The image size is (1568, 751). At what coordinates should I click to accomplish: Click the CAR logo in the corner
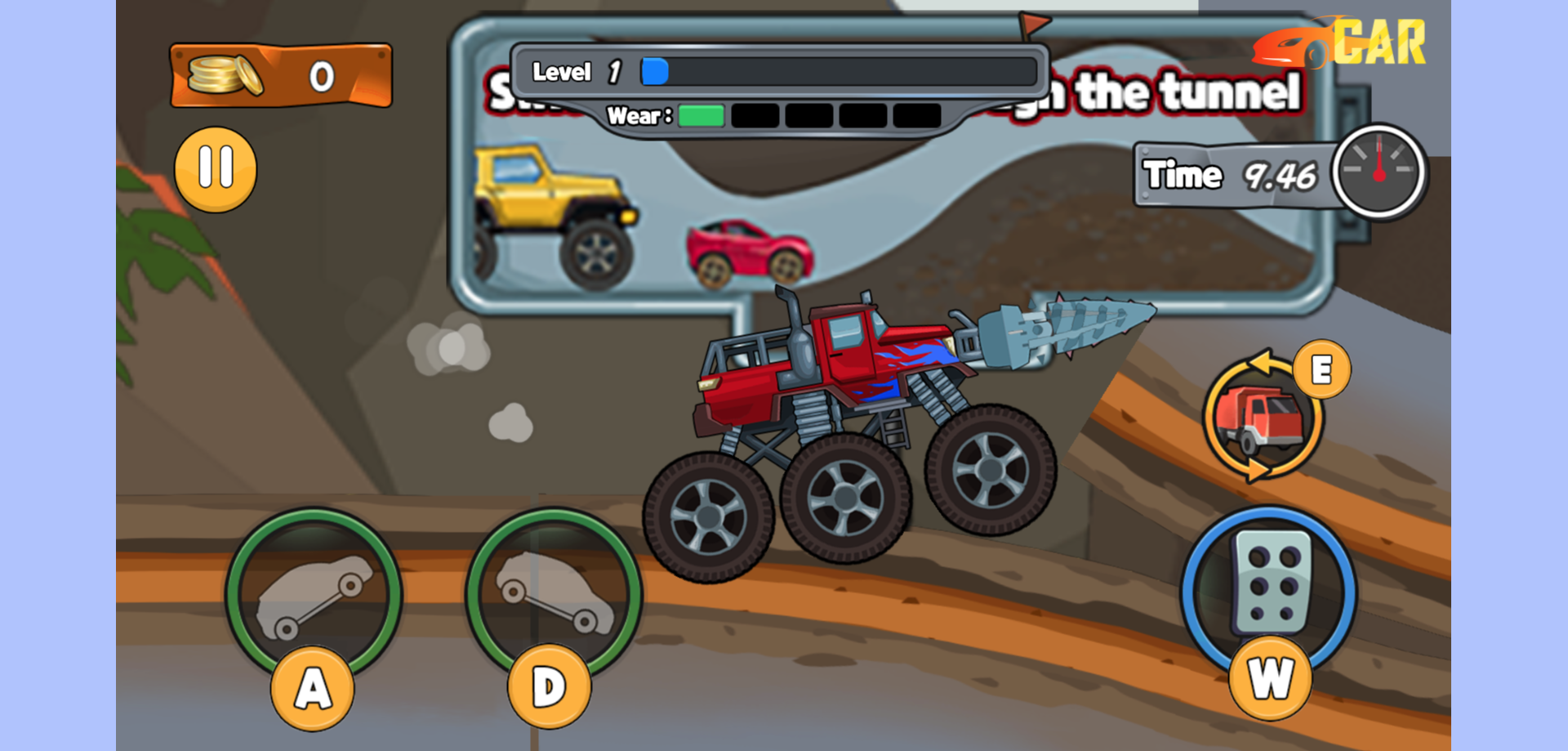pos(1340,42)
